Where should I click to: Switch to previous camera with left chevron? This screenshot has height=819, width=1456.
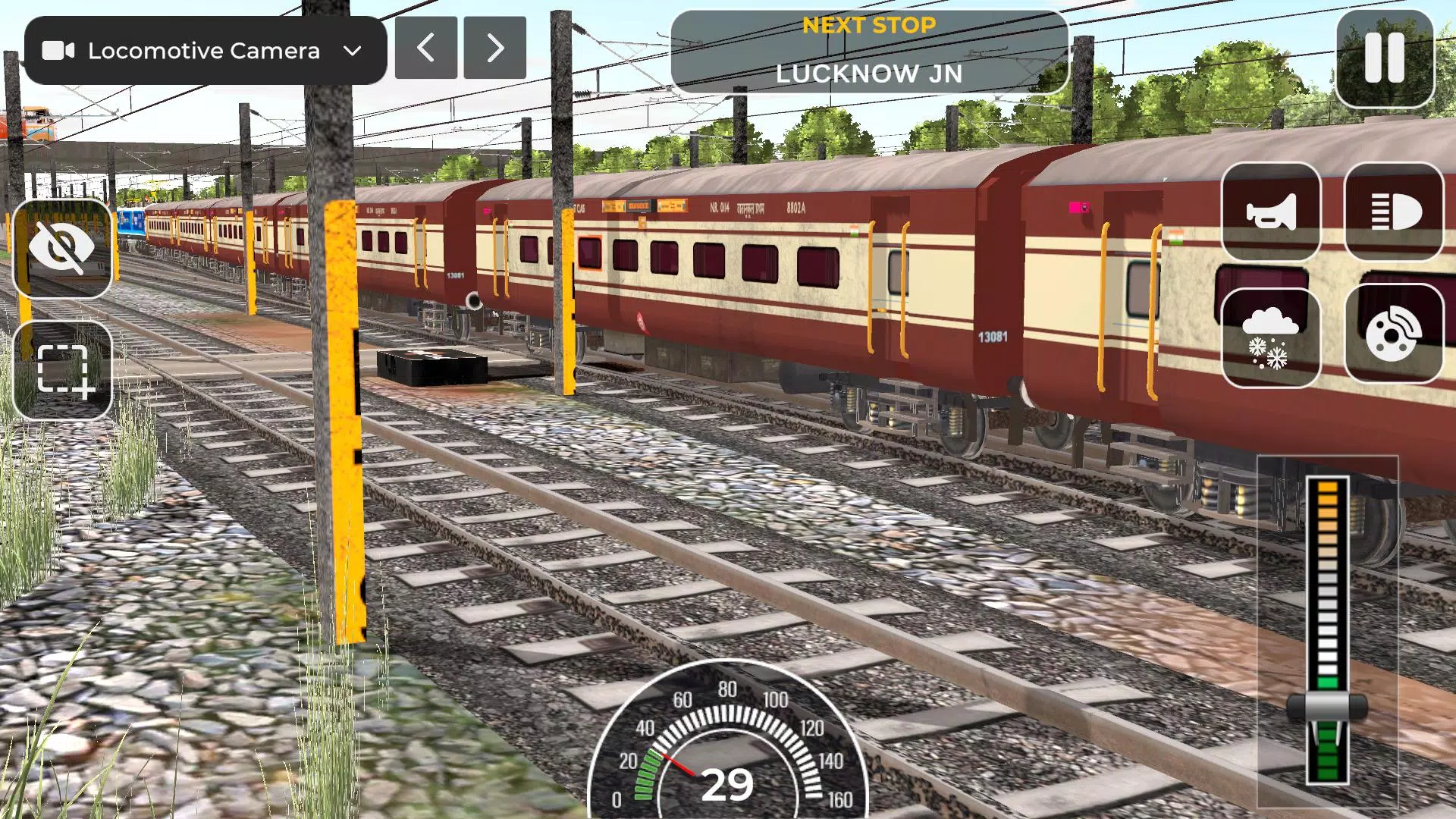(425, 47)
